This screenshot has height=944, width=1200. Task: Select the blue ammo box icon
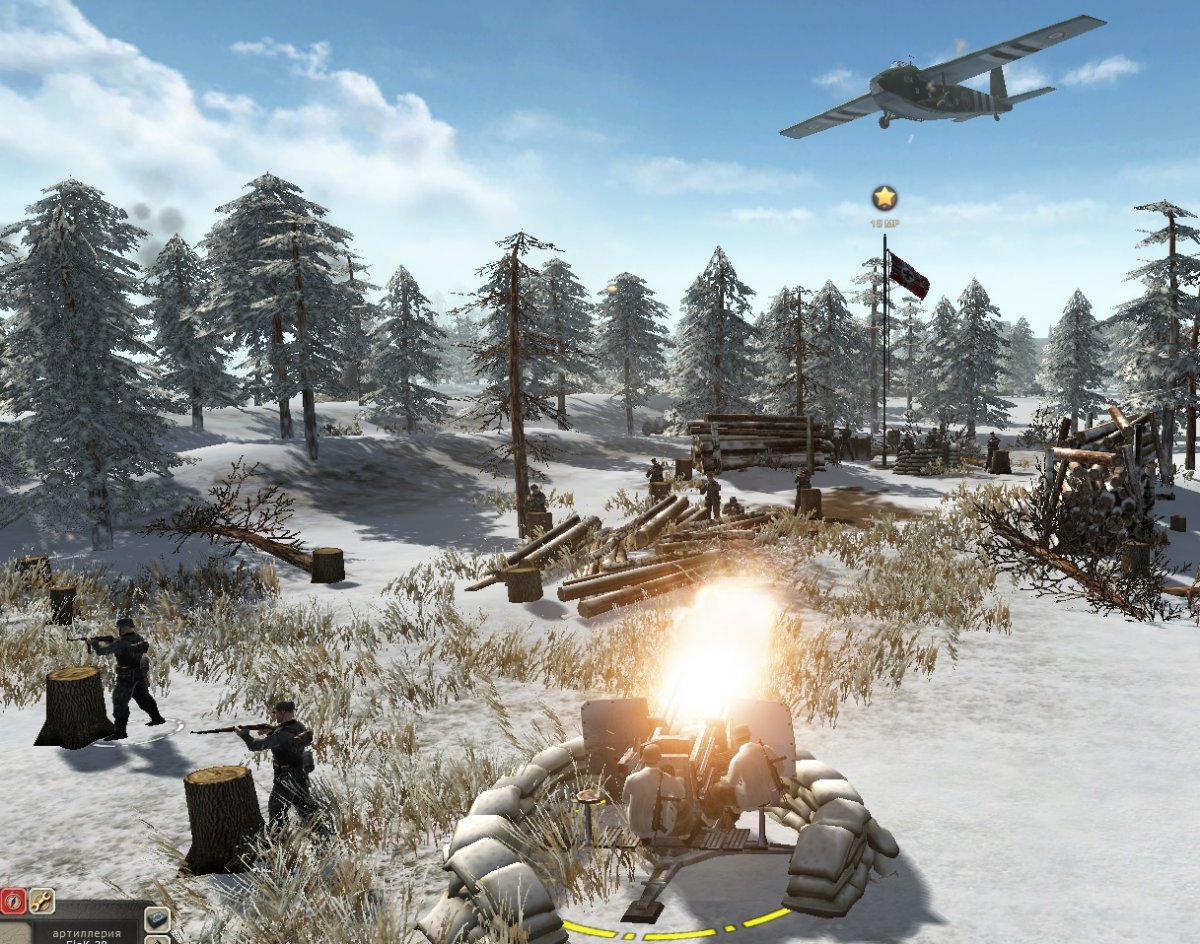(x=157, y=918)
